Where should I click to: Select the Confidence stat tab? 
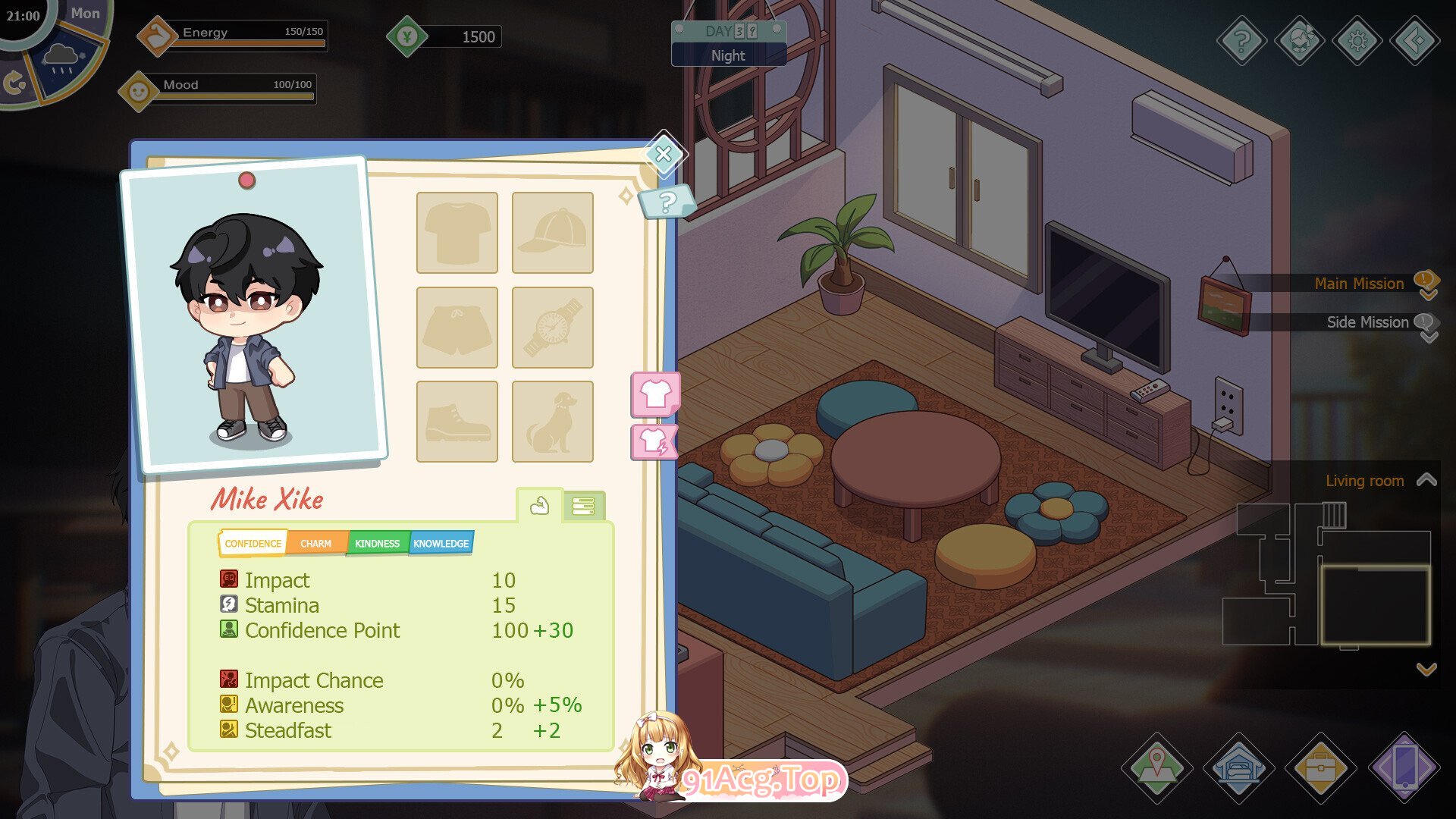(253, 544)
